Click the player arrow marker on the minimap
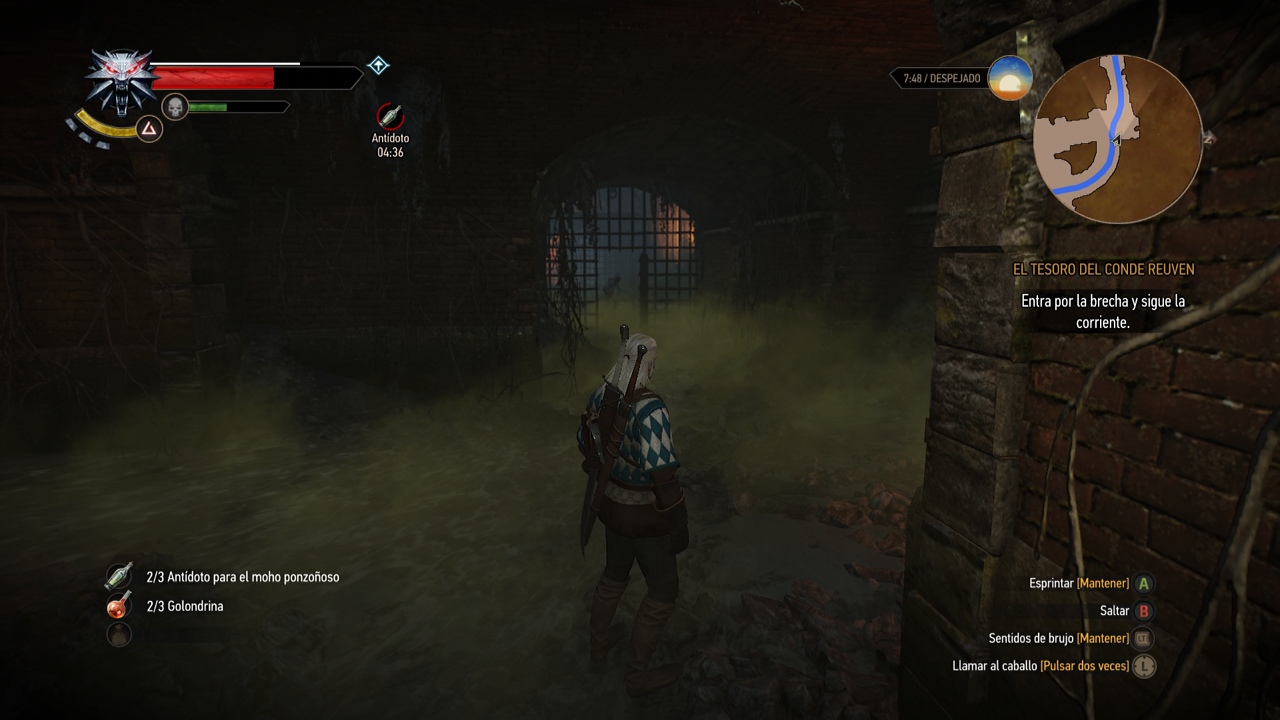This screenshot has height=720, width=1280. pyautogui.click(x=1117, y=140)
